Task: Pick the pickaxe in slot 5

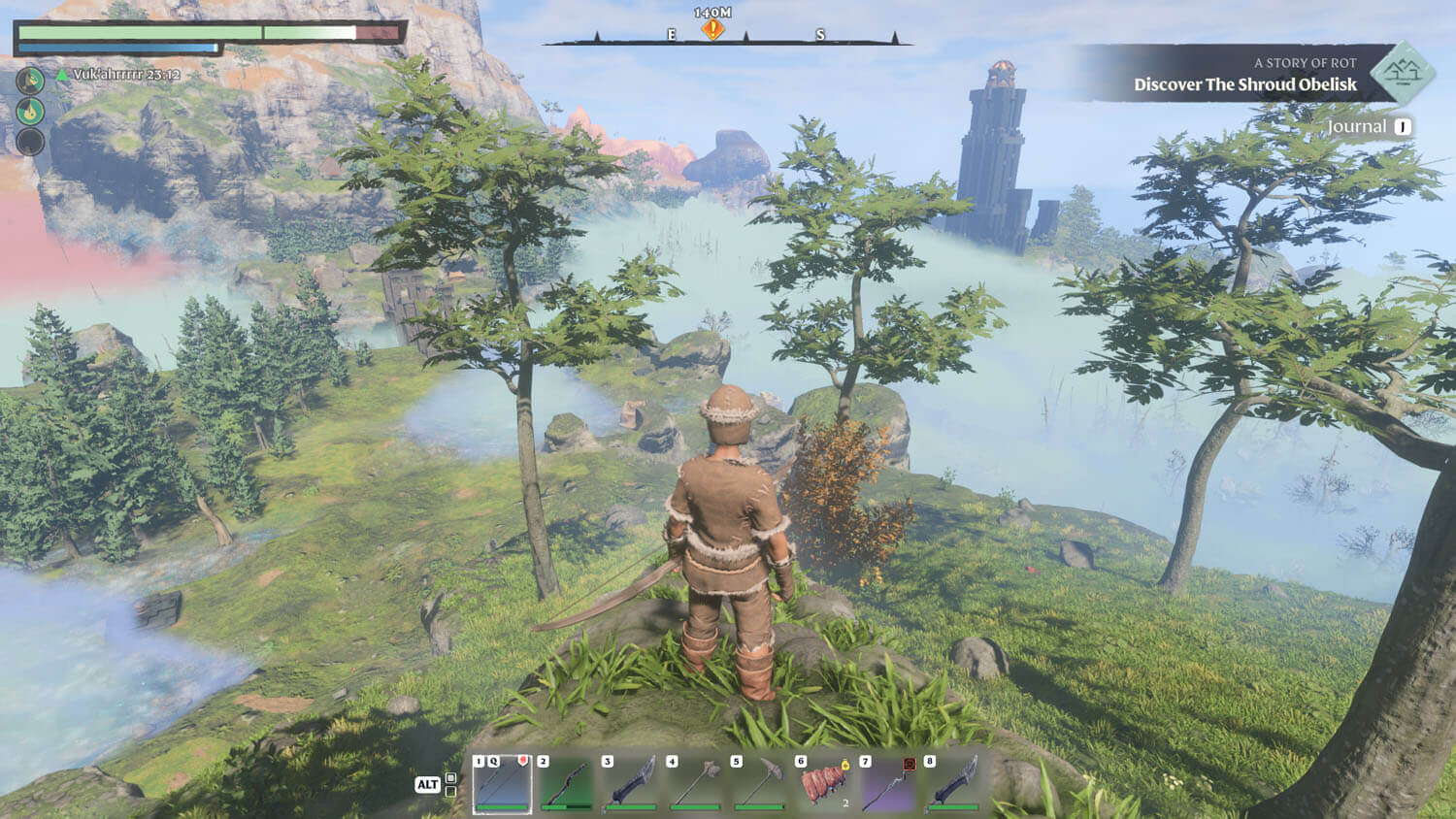Action: pos(759,783)
